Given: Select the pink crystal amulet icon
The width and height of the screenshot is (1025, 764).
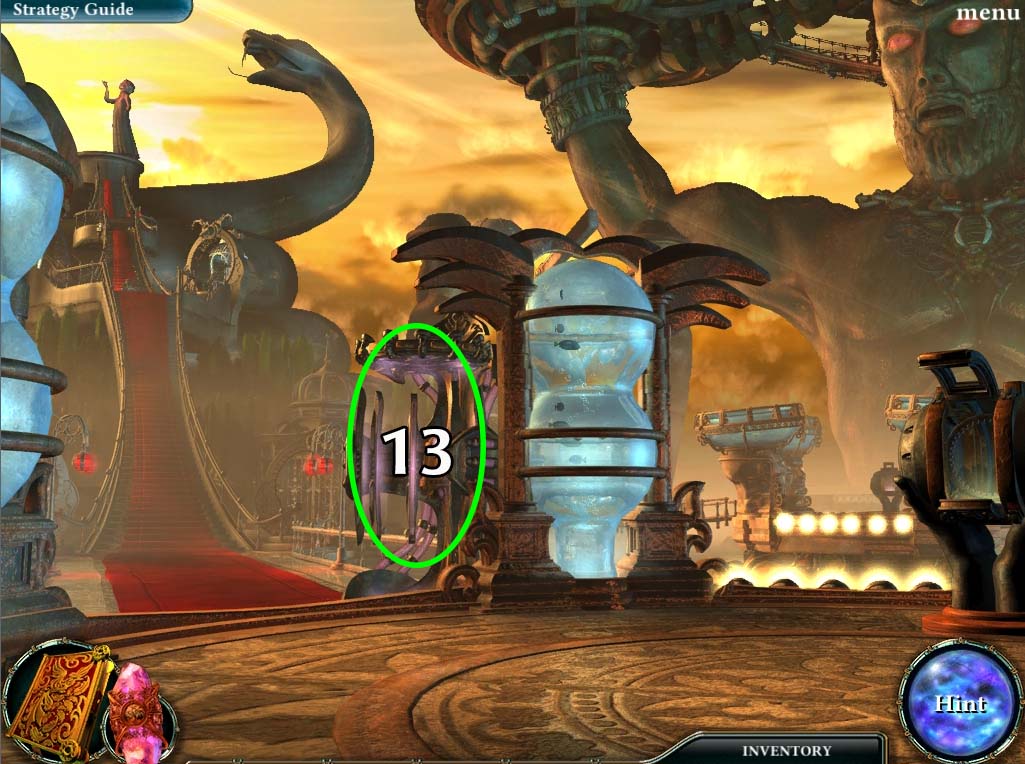Looking at the screenshot, I should coord(137,710).
